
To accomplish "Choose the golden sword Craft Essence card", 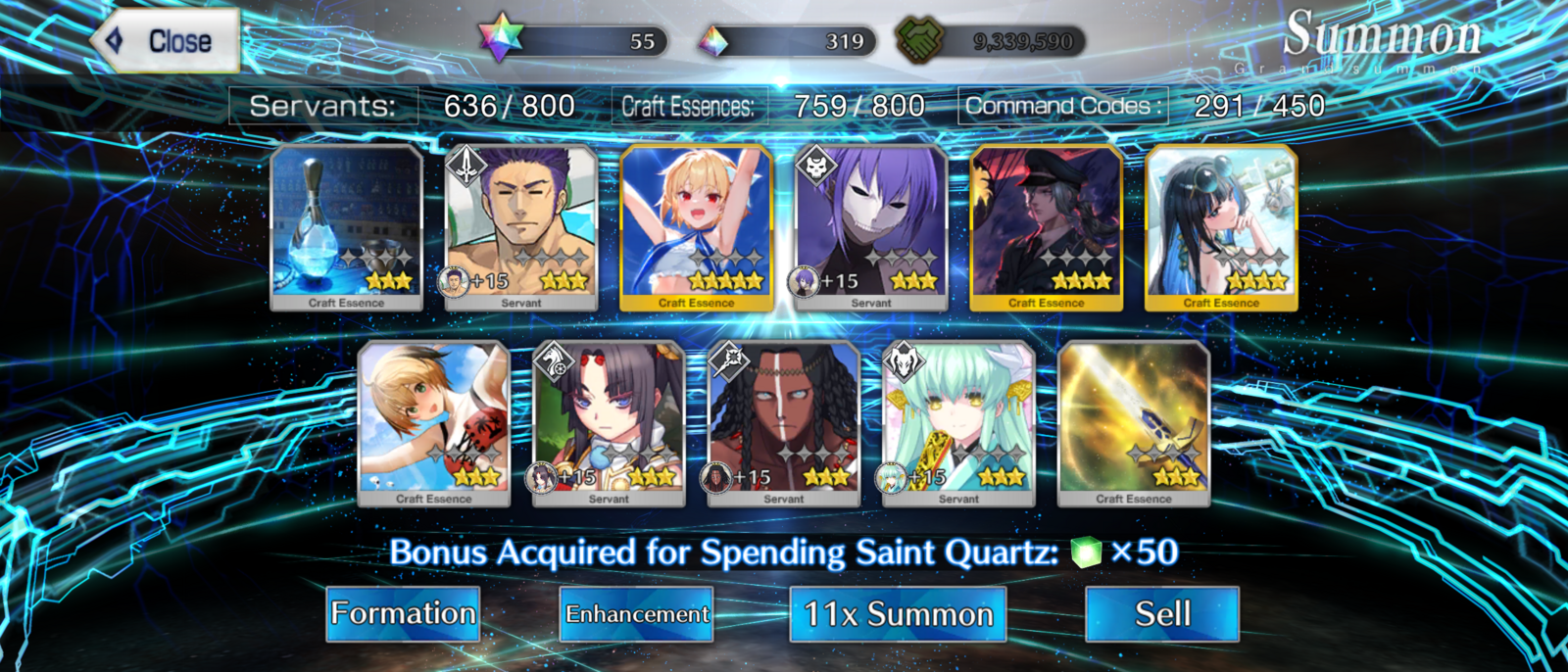I will point(1134,421).
